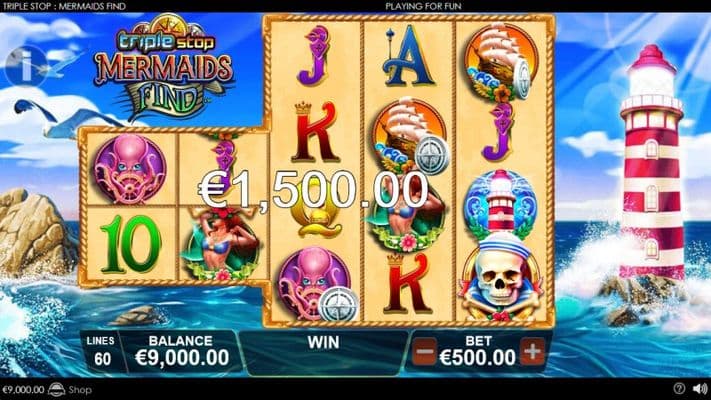This screenshot has width=711, height=400.
Task: Increase the bet with the plus button
Action: (x=532, y=351)
